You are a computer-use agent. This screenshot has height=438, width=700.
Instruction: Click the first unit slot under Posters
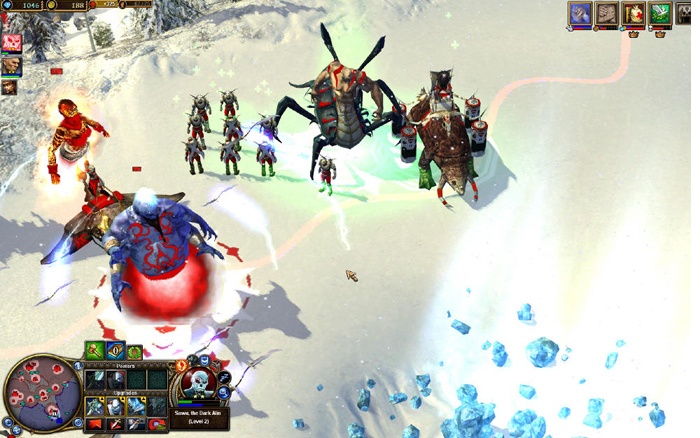pos(95,380)
